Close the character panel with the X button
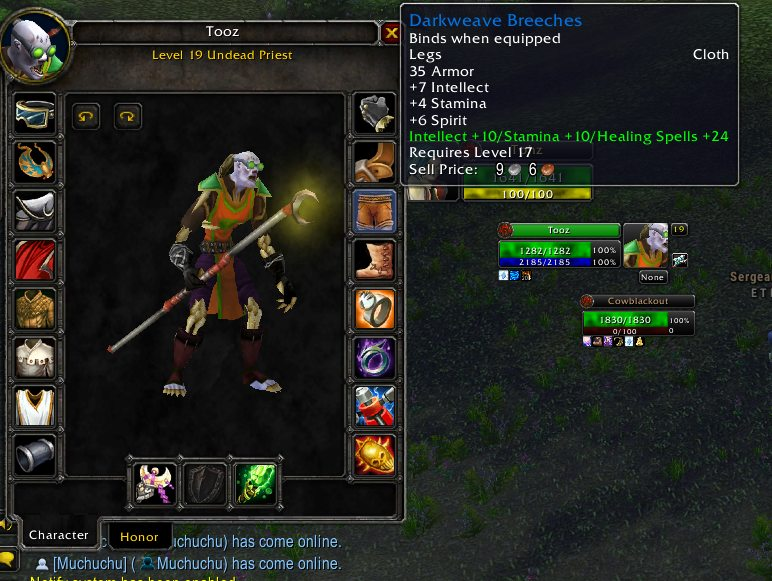Image resolution: width=772 pixels, height=581 pixels. click(x=391, y=34)
